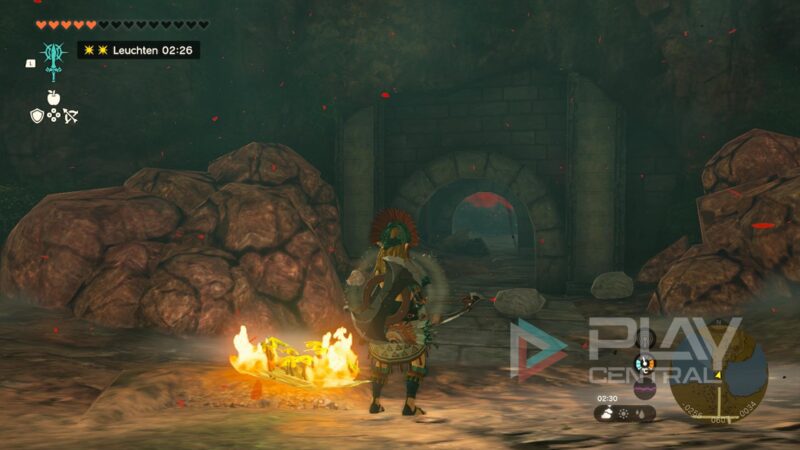Image resolution: width=800 pixels, height=450 pixels.
Task: Open the shield quick-select icon
Action: 37,116
